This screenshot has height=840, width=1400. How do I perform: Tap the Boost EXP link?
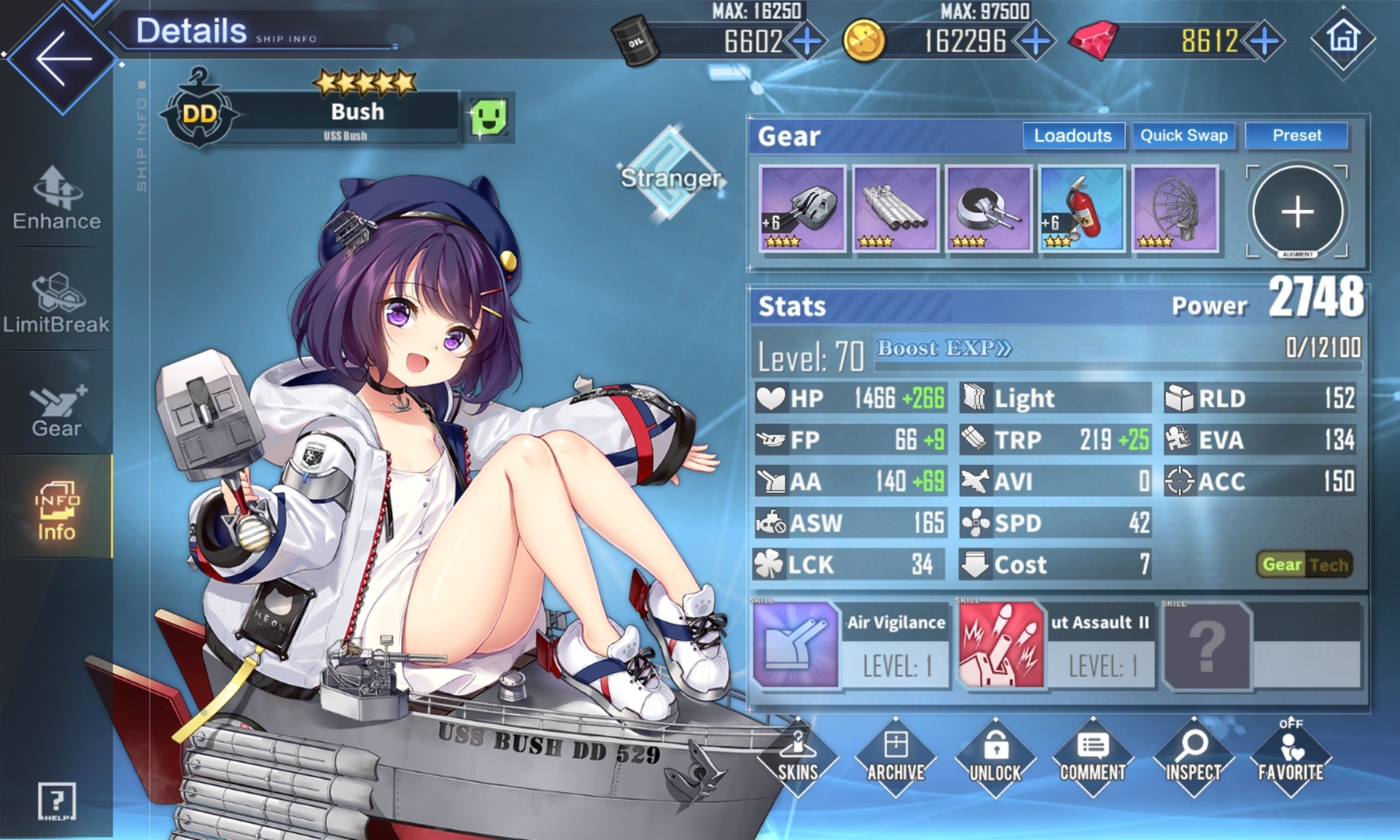944,349
